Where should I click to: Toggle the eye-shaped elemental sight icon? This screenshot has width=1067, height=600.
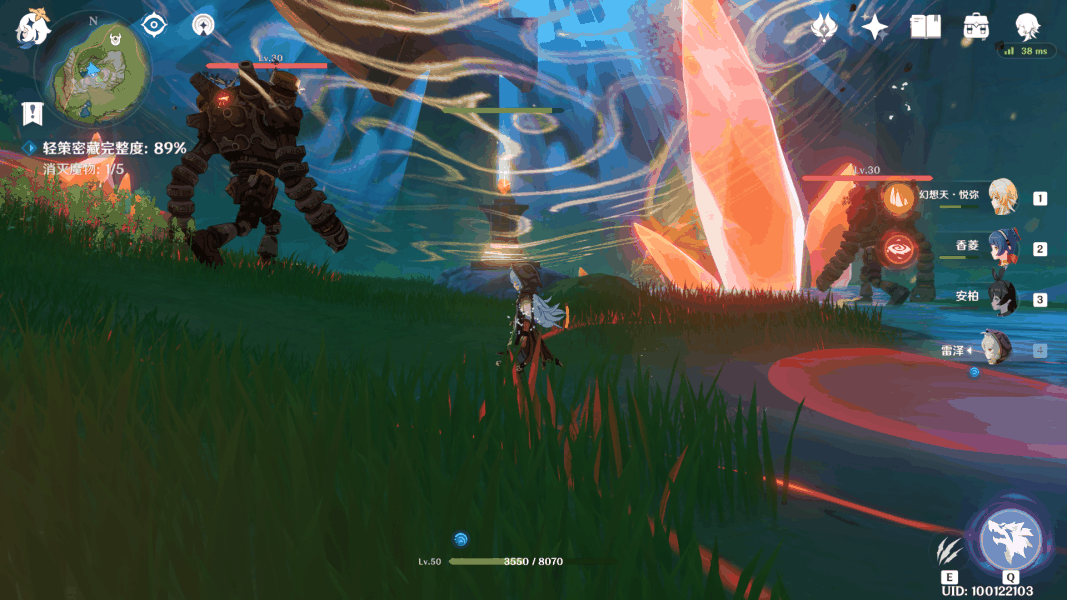[153, 25]
